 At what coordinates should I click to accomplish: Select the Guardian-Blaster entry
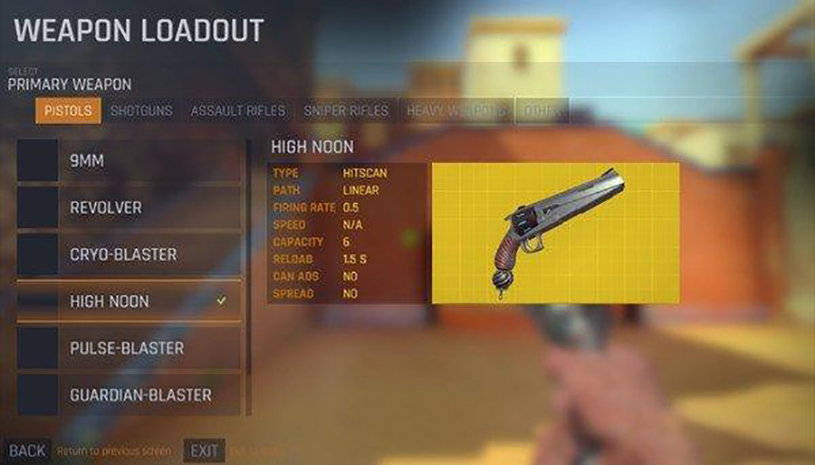(130, 395)
